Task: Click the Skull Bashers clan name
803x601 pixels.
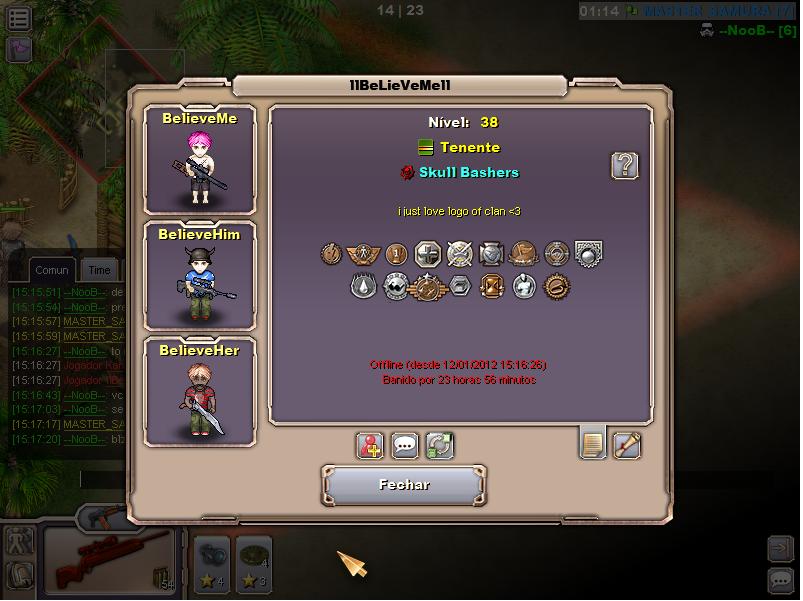Action: pyautogui.click(x=469, y=172)
